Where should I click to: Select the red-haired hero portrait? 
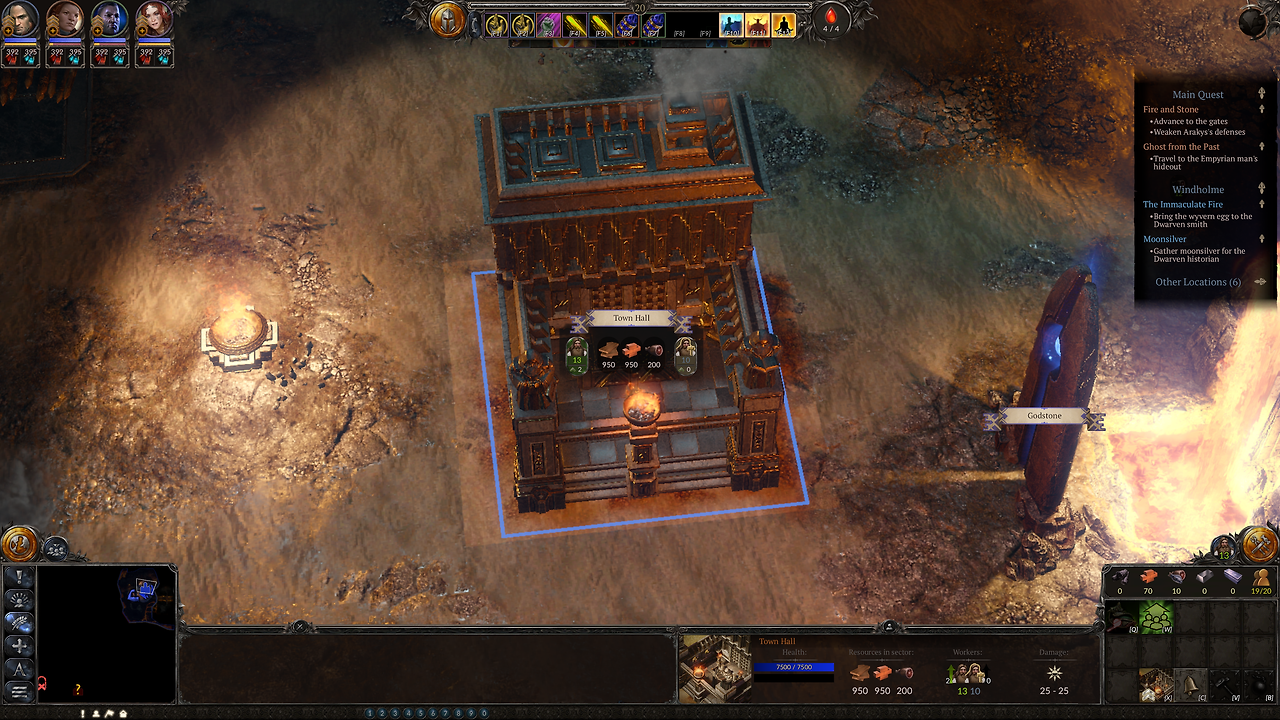[154, 20]
